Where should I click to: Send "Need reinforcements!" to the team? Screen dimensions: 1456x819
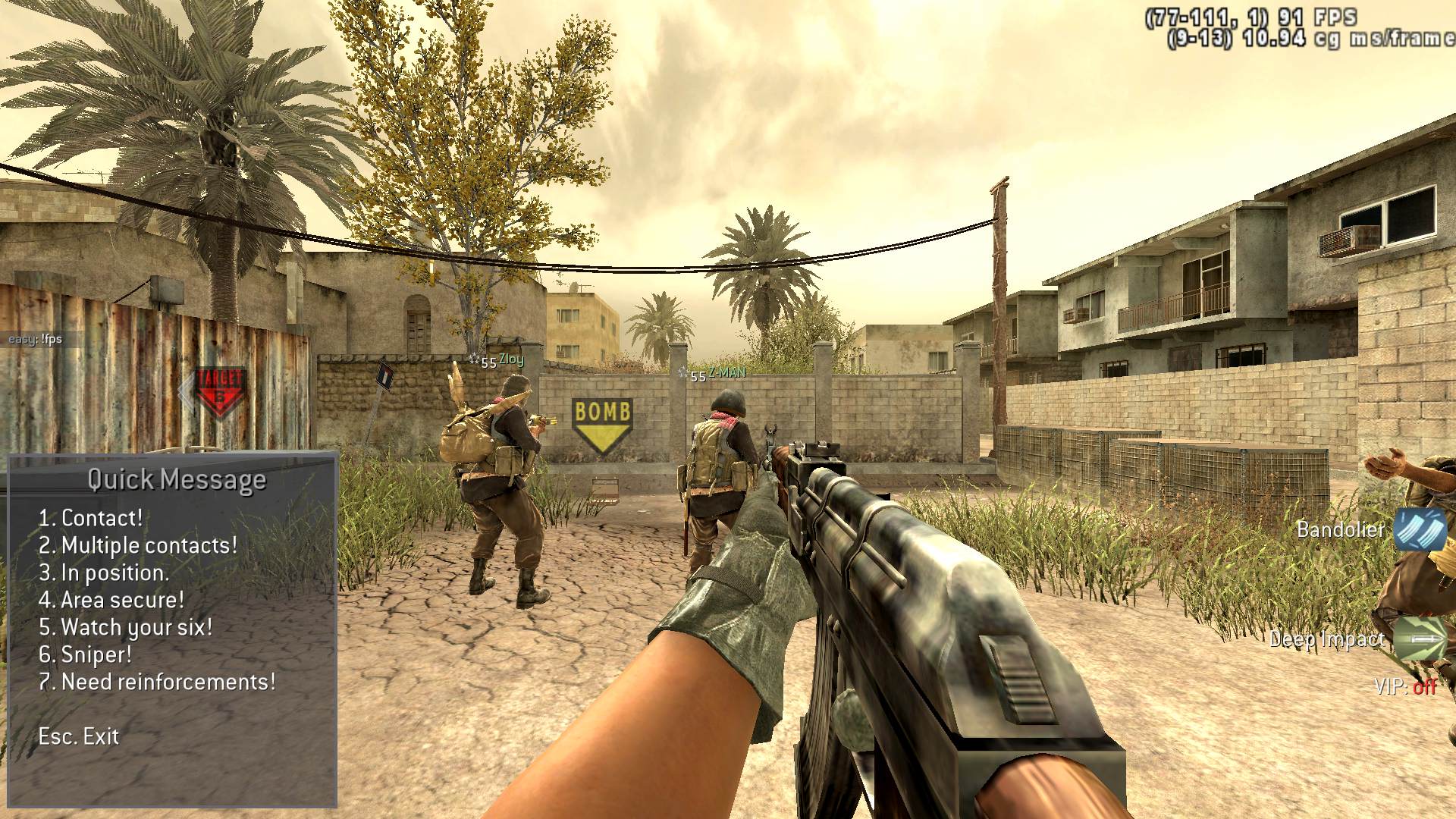tap(157, 682)
